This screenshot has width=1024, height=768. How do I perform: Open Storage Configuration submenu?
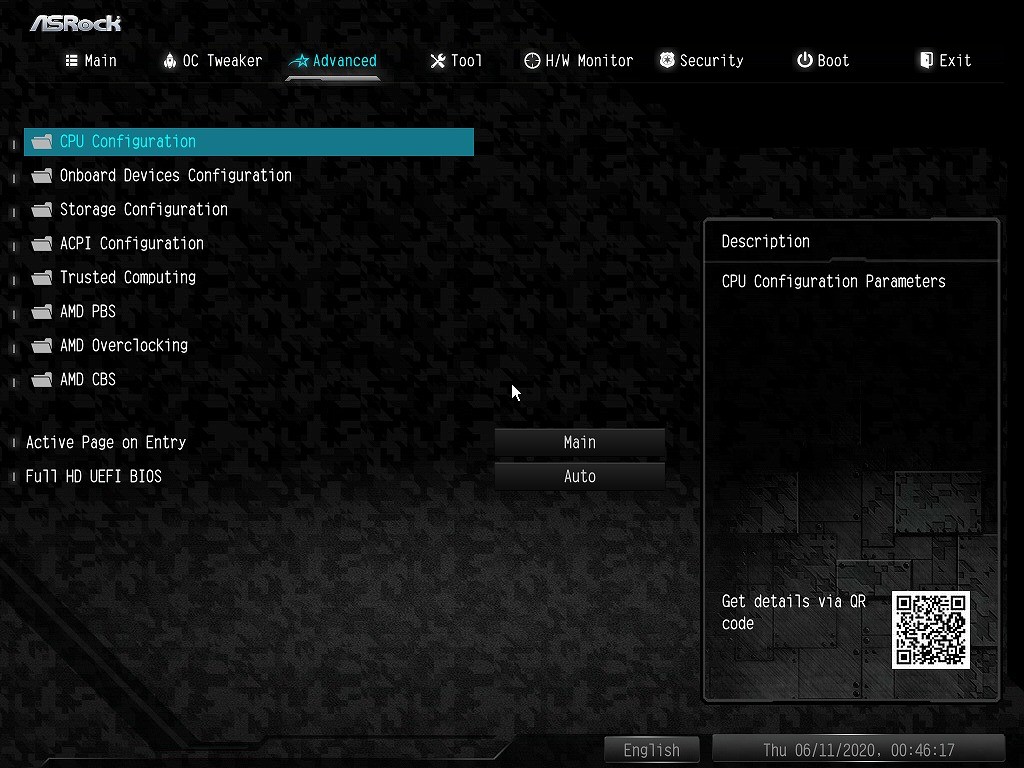pos(143,210)
